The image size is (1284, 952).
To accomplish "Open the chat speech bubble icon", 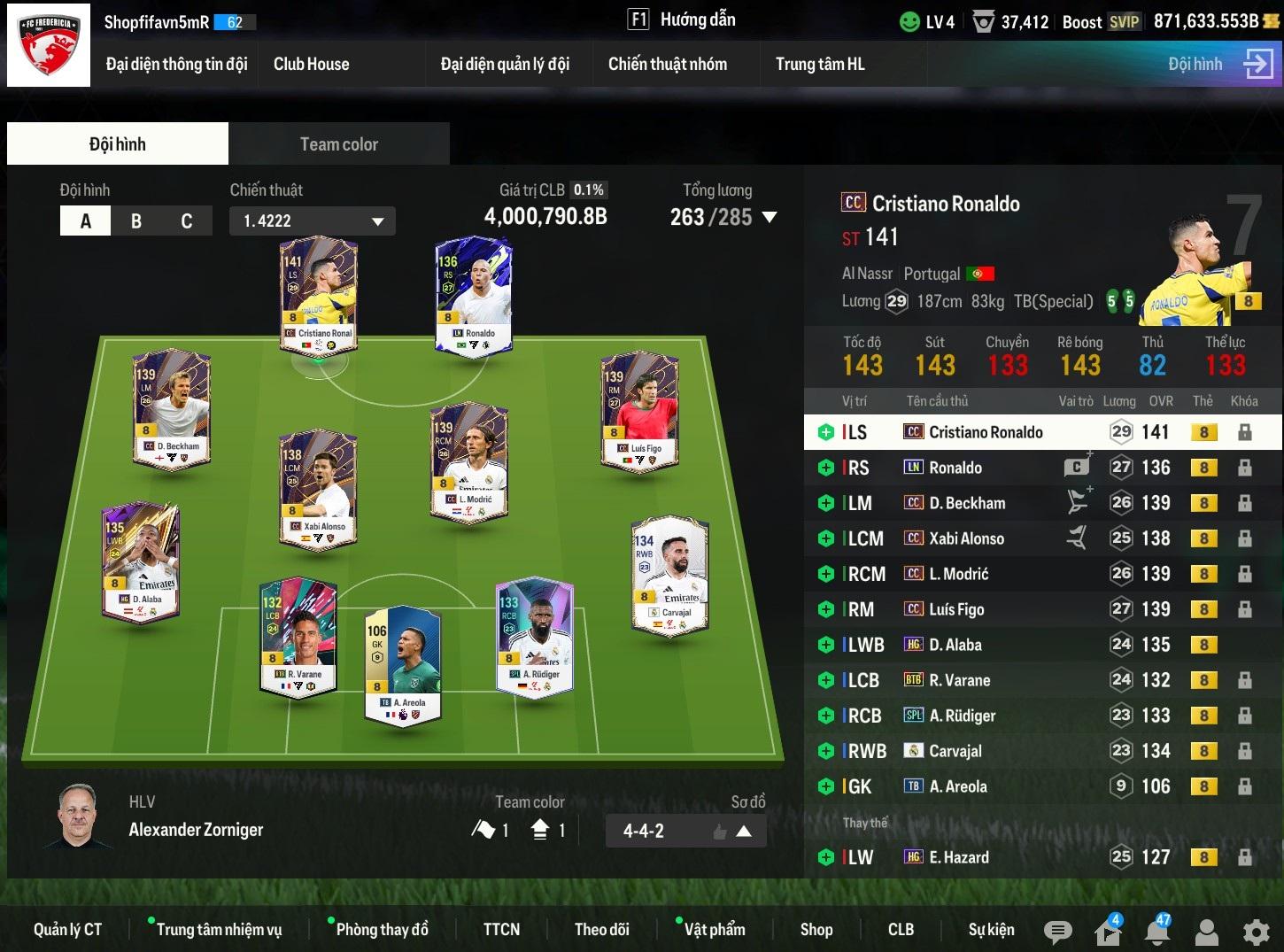I will (1057, 931).
